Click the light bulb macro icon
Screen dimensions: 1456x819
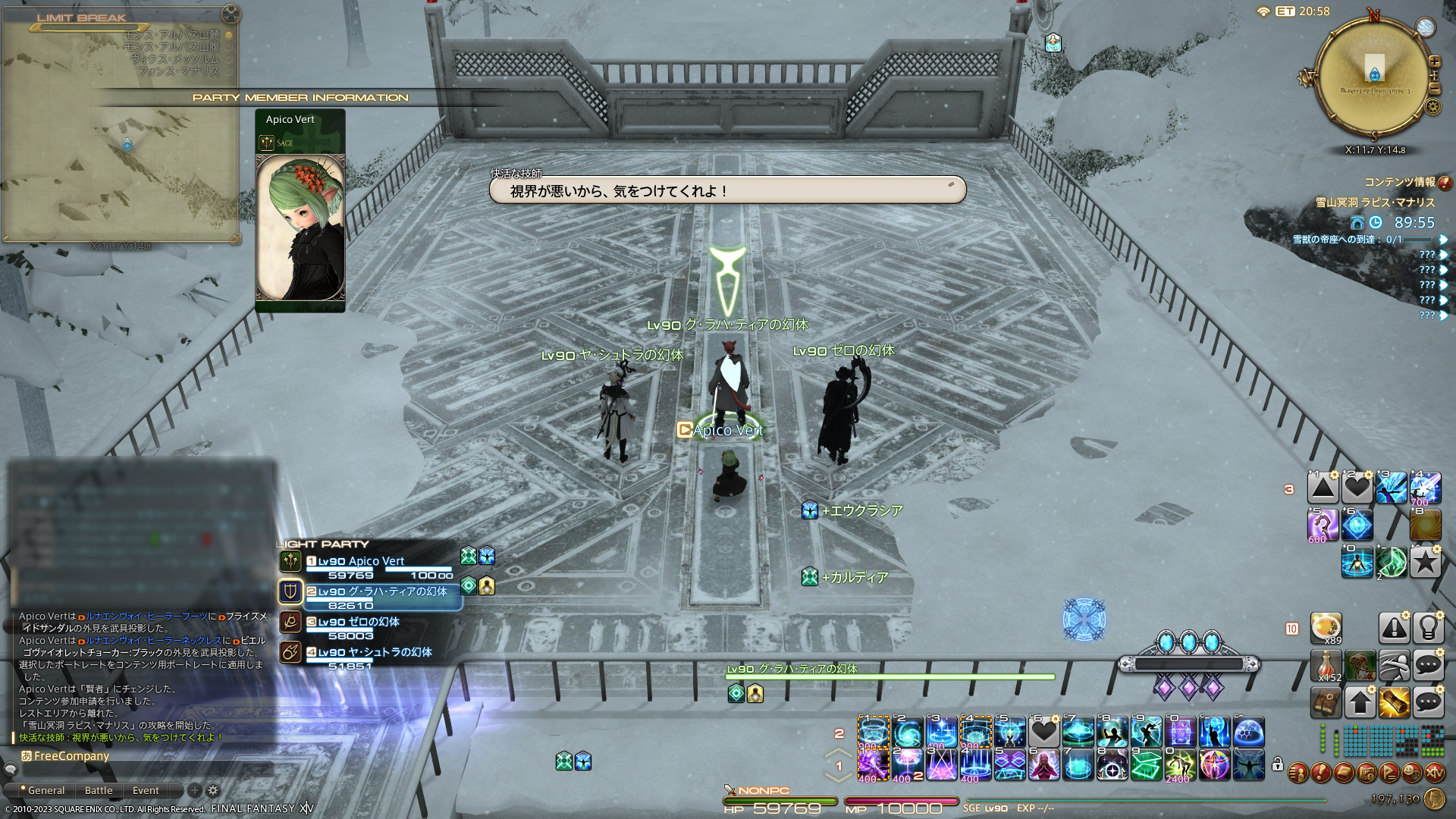(1428, 627)
